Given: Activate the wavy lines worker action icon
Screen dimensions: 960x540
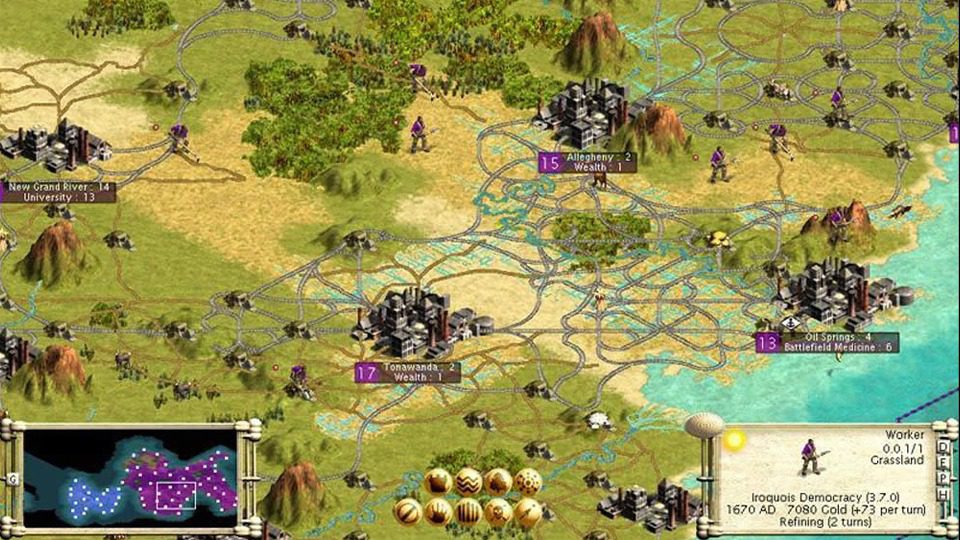Looking at the screenshot, I should tap(468, 482).
